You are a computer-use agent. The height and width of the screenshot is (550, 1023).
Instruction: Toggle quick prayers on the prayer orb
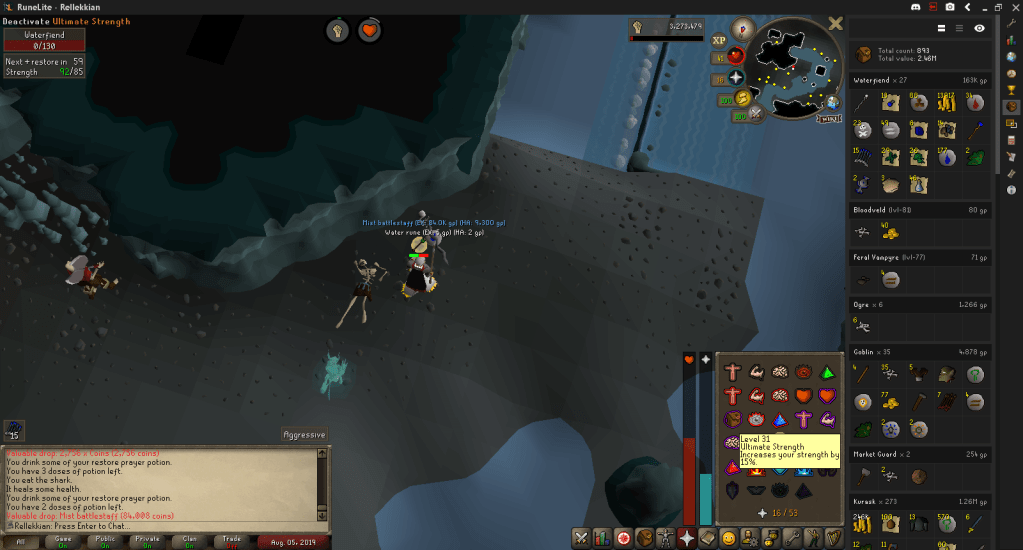click(x=736, y=77)
